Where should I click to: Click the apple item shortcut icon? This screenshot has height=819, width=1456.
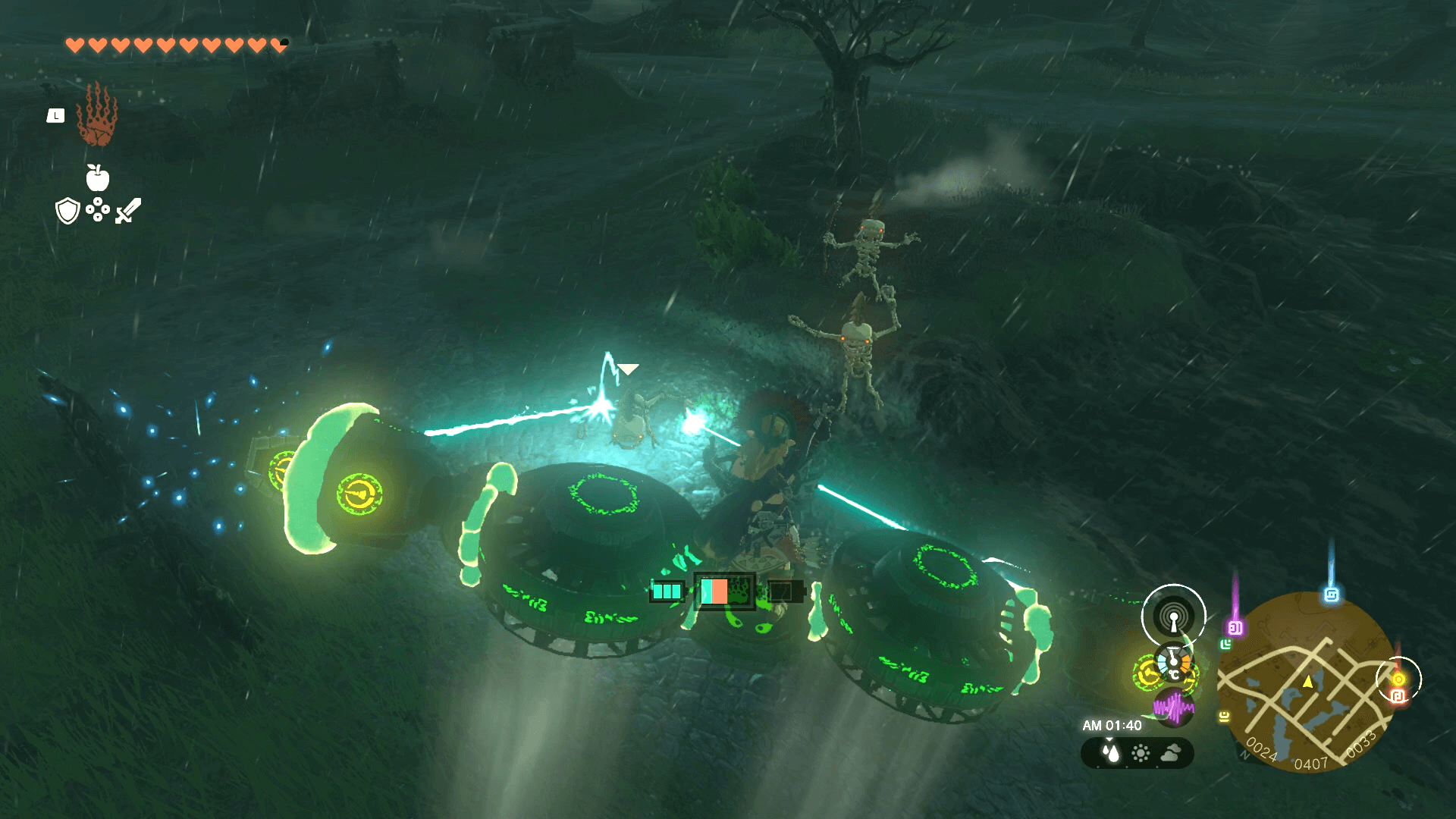pos(98,178)
